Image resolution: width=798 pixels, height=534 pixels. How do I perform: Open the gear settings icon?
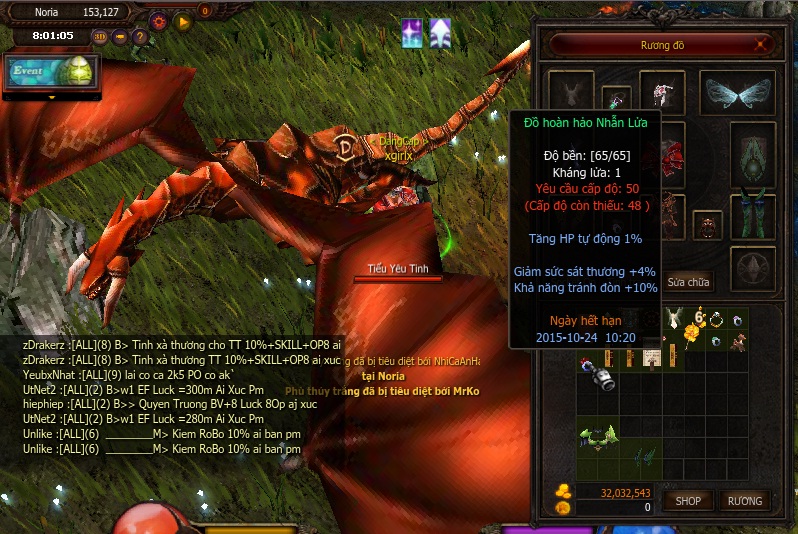(159, 21)
